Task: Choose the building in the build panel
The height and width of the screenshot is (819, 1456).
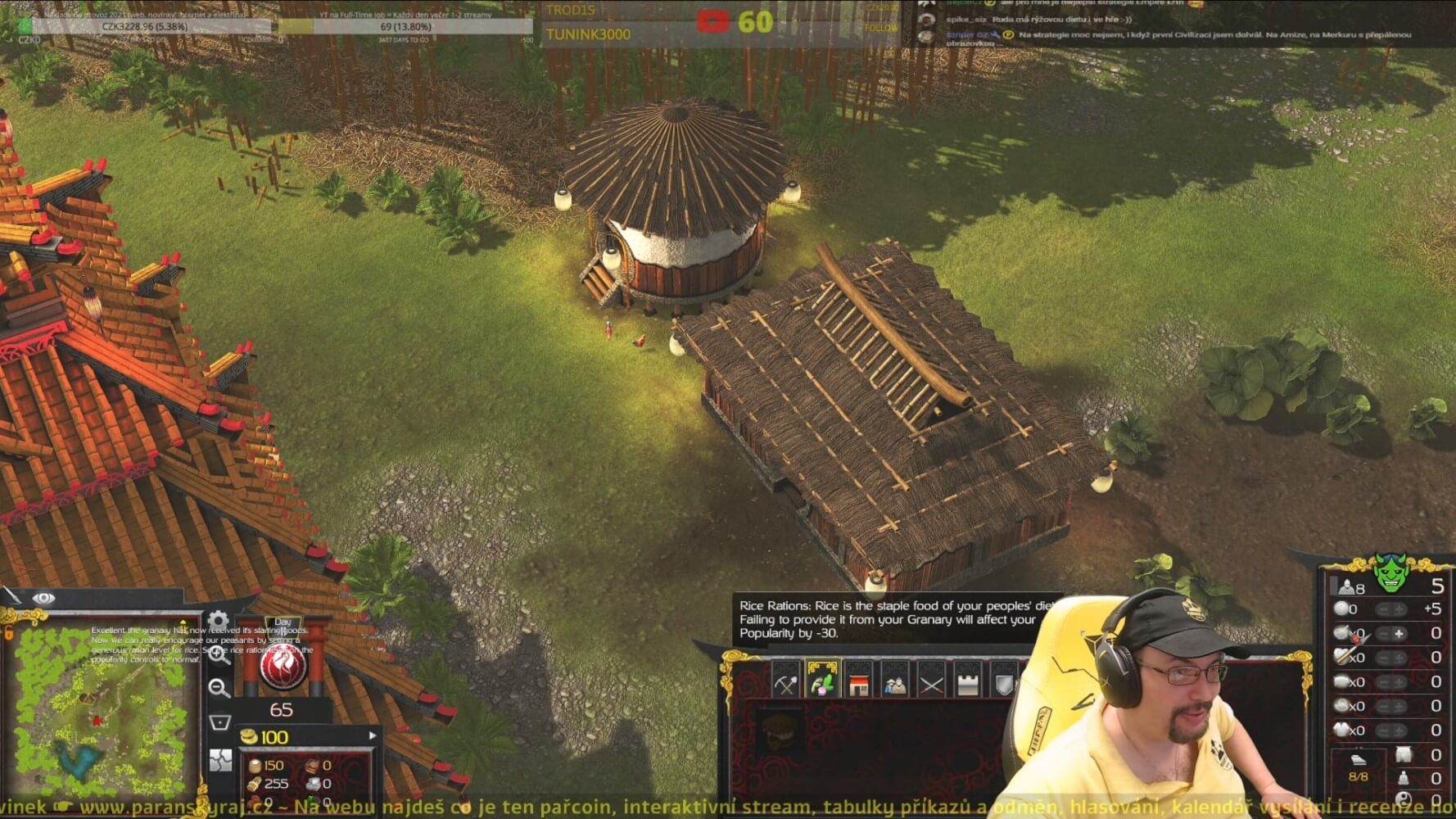Action: [x=780, y=730]
